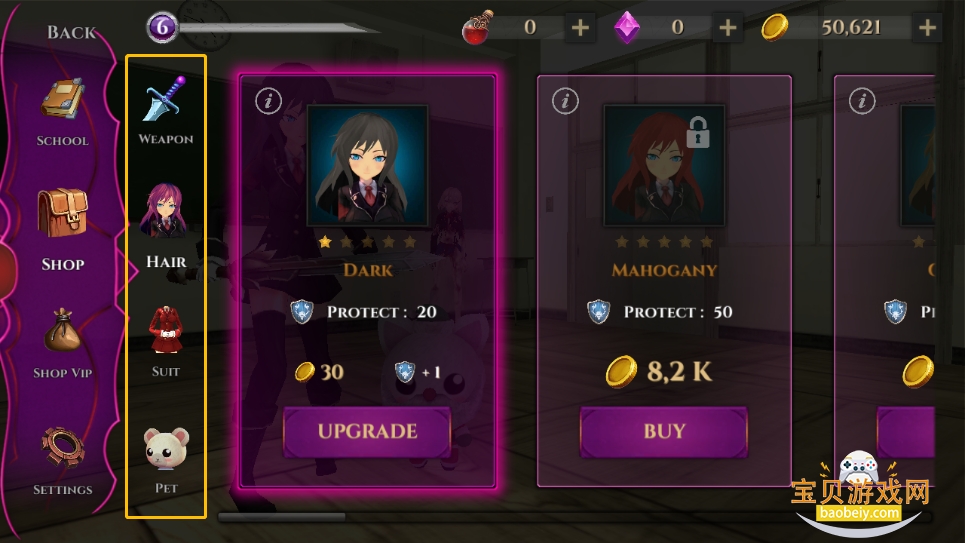Open the School menu
965x543 pixels.
[62, 112]
